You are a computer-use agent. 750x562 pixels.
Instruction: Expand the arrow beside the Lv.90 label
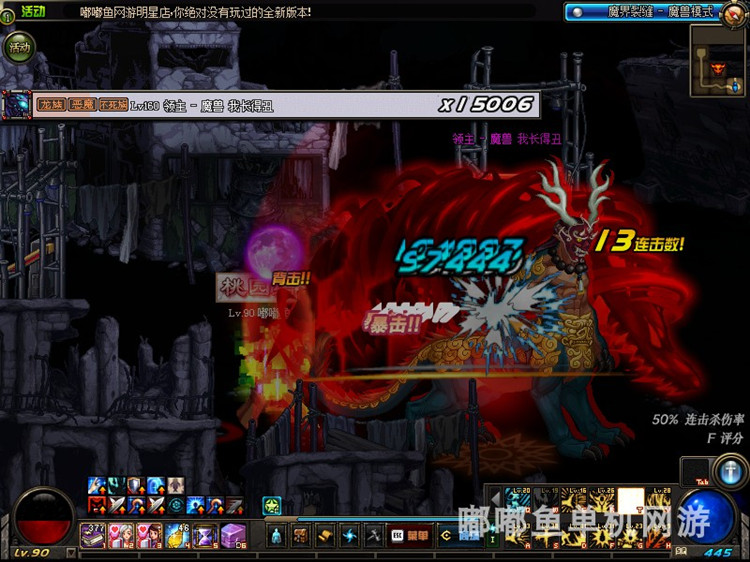coord(70,552)
